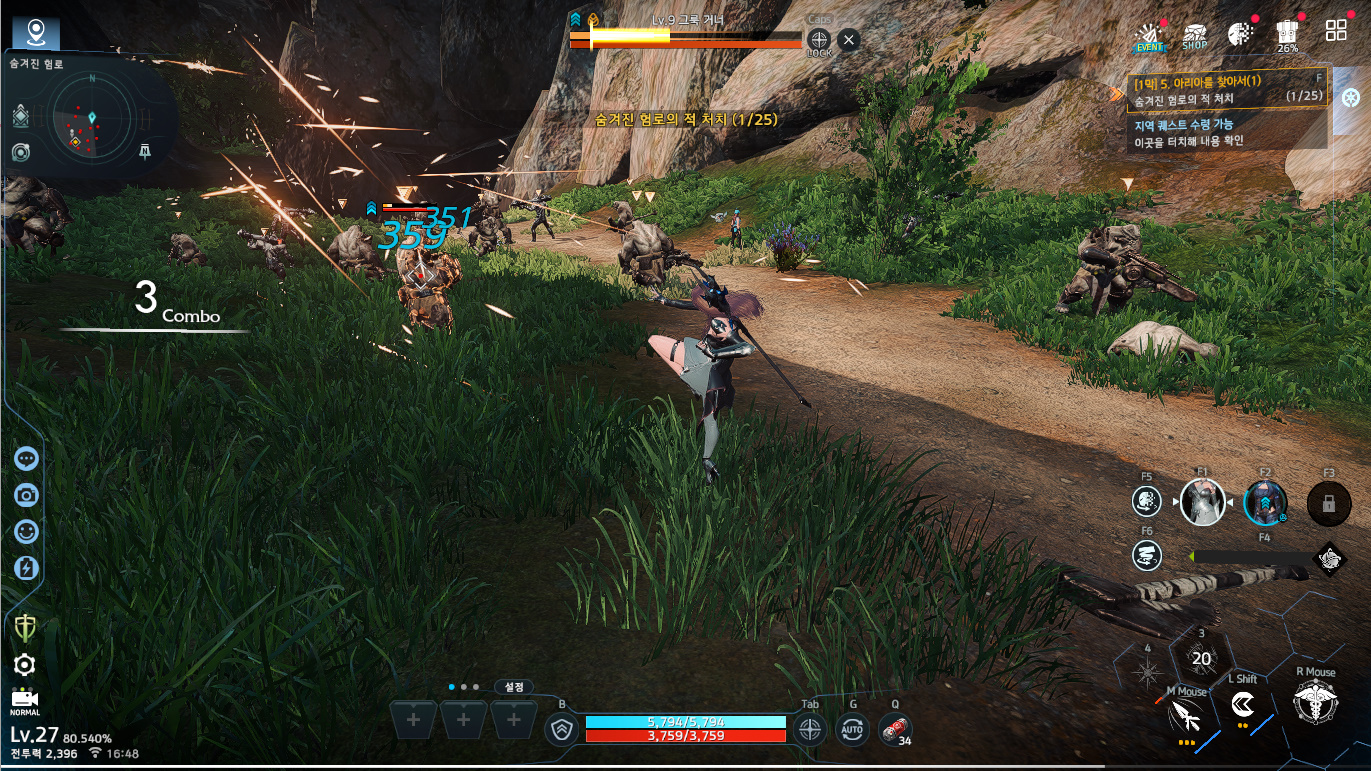Toggle the north-lock pin on the minimap
The height and width of the screenshot is (771, 1371).
[146, 152]
